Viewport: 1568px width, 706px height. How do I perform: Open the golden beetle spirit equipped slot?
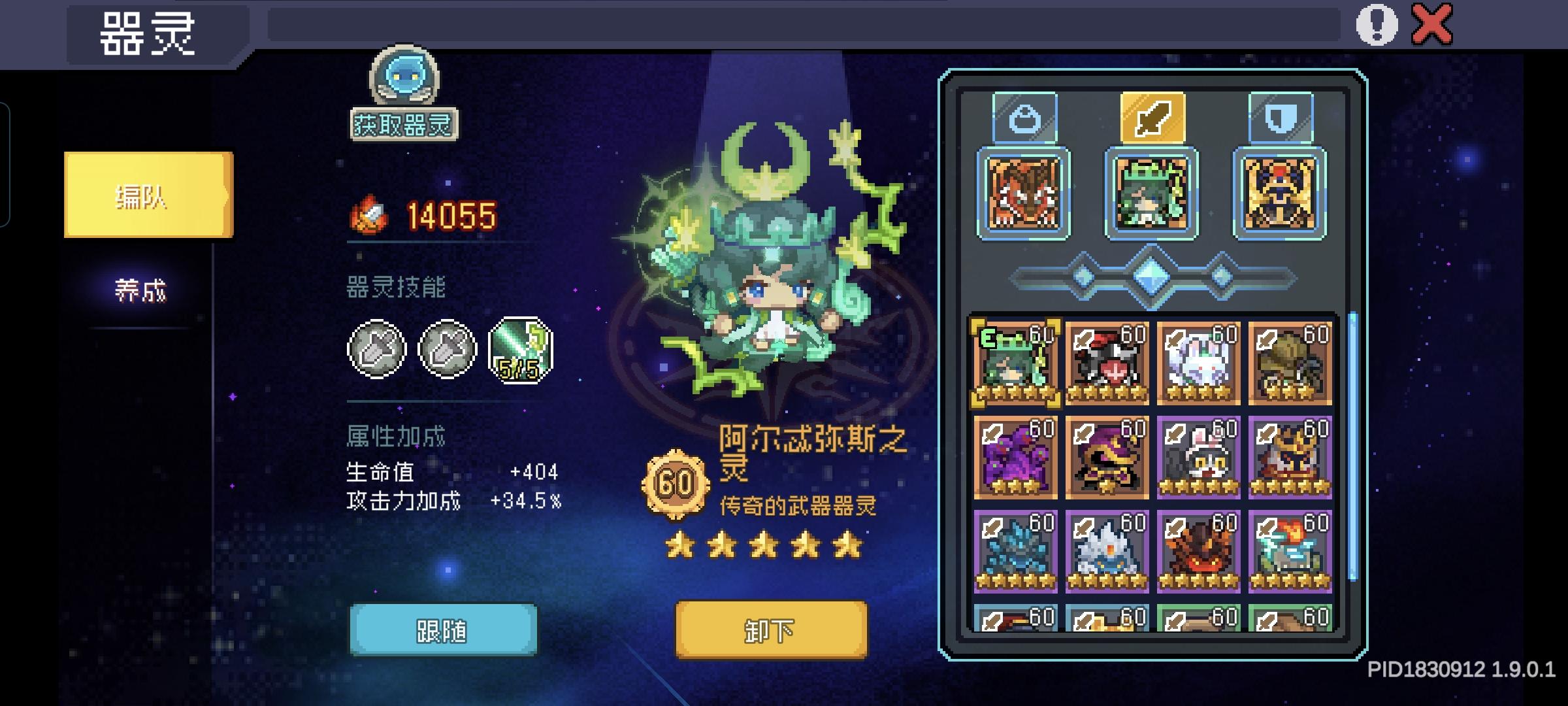(x=1278, y=193)
